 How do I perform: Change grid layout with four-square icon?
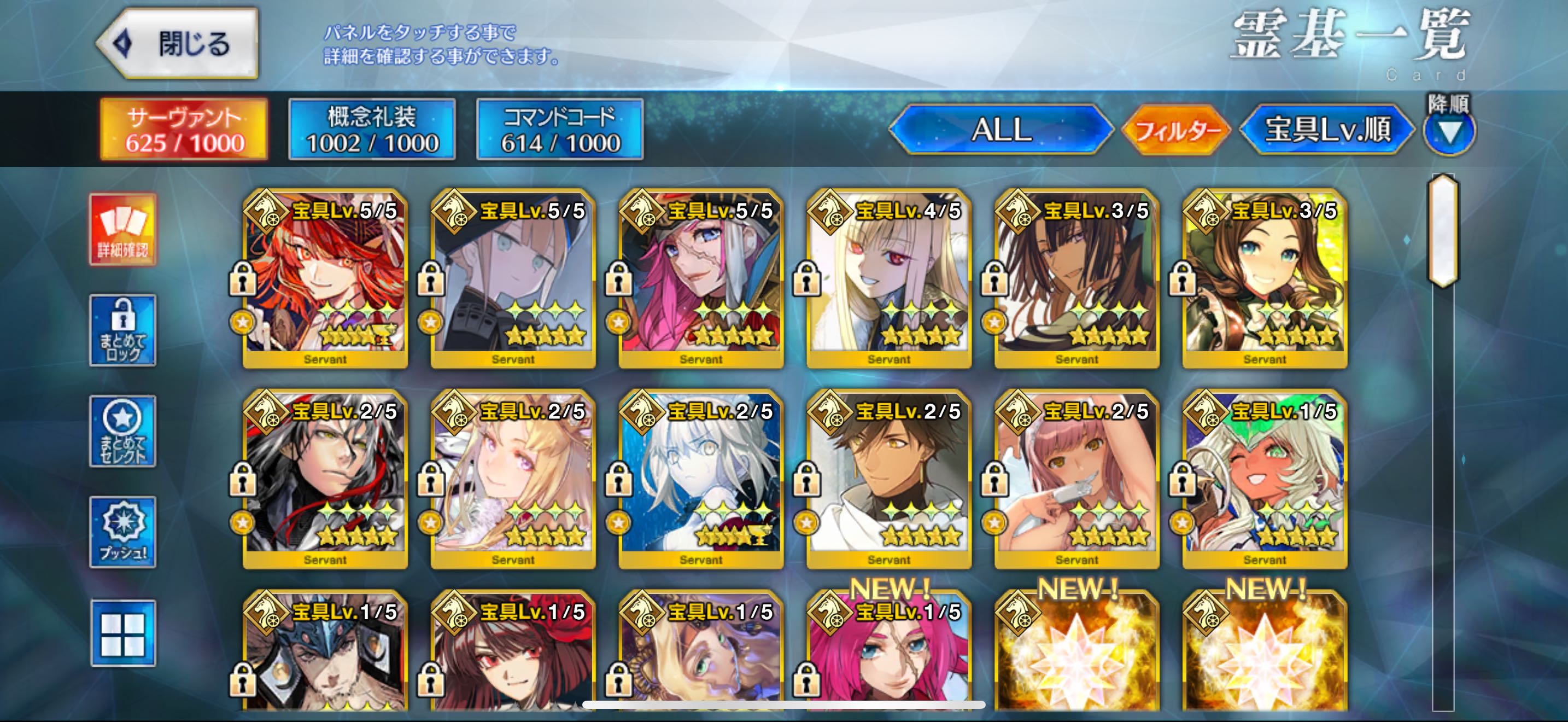123,633
